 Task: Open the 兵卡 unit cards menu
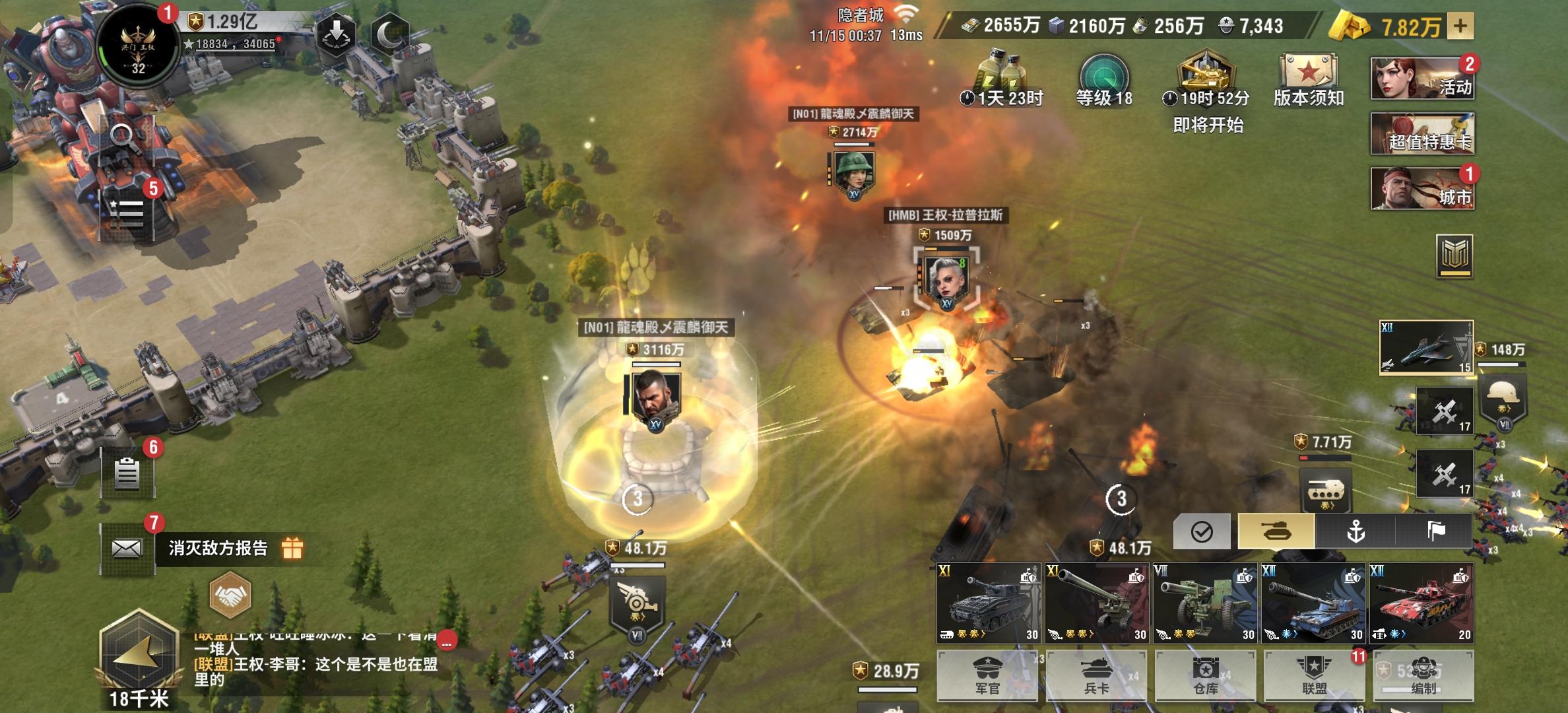coord(1096,675)
